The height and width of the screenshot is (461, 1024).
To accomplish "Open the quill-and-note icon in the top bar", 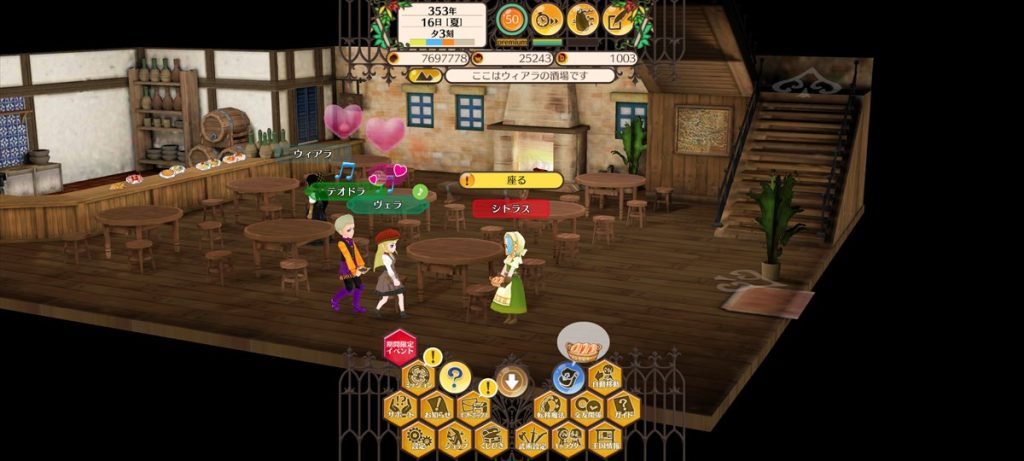I will [618, 18].
